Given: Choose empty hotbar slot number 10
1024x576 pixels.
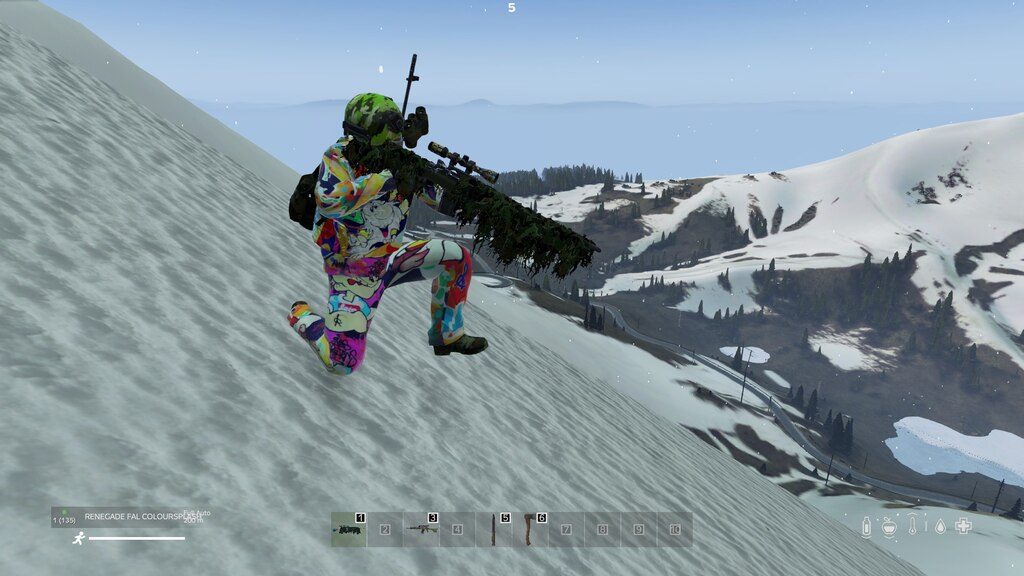Looking at the screenshot, I should [674, 529].
